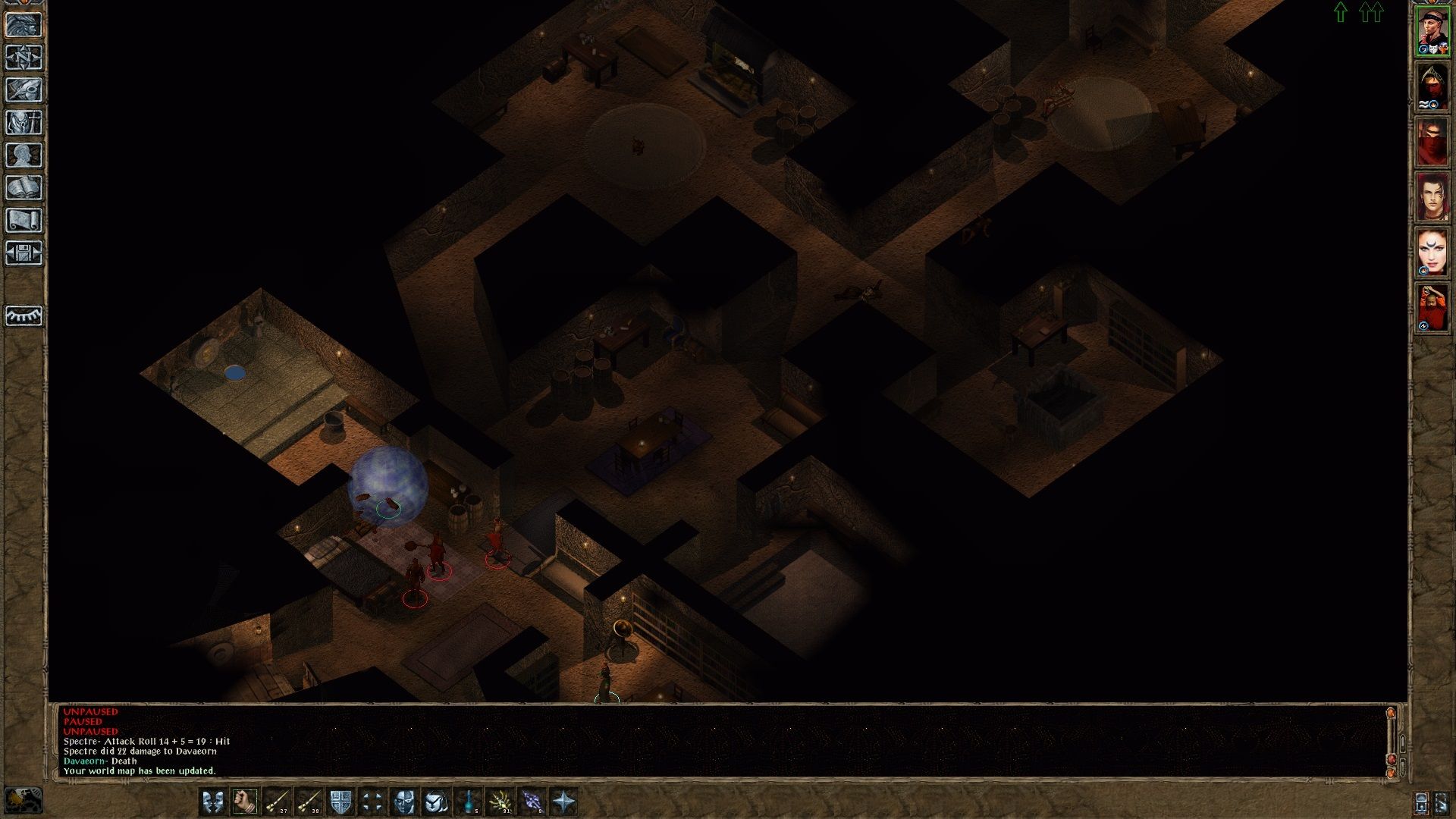Image resolution: width=1456 pixels, height=819 pixels.
Task: Click the twin-faces talk action button
Action: tap(213, 801)
